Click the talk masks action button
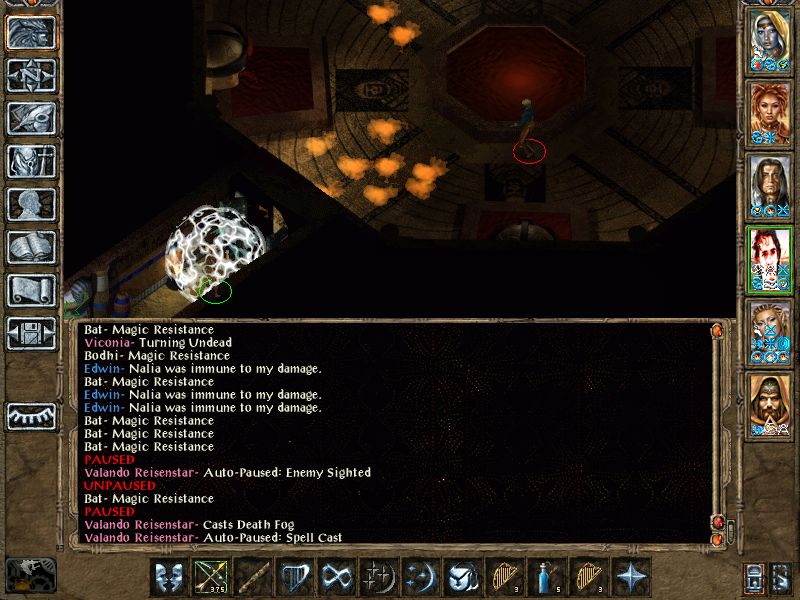800x600 pixels. pyautogui.click(x=169, y=578)
